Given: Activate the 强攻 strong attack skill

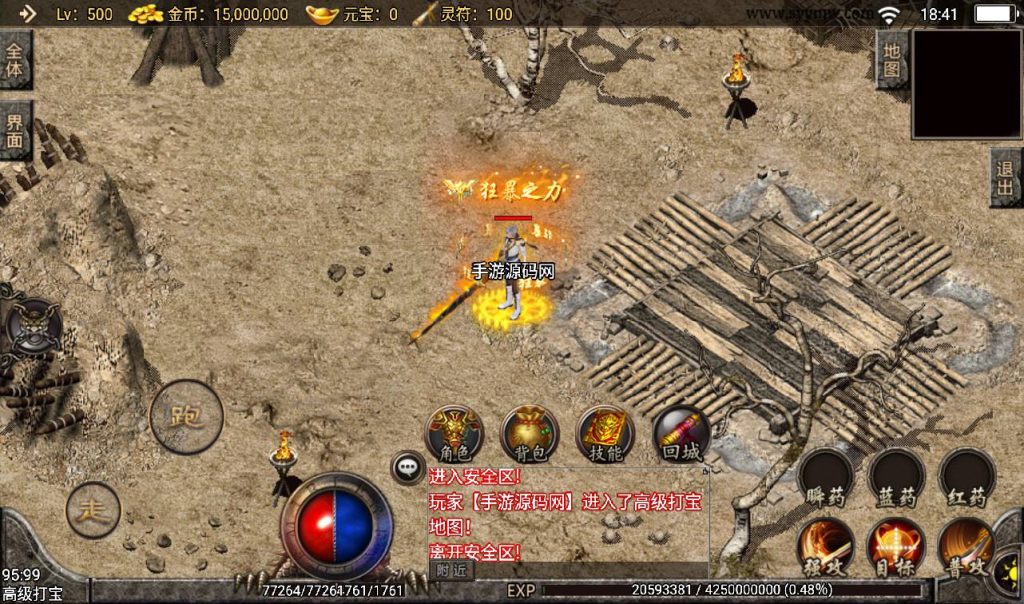Looking at the screenshot, I should (826, 546).
